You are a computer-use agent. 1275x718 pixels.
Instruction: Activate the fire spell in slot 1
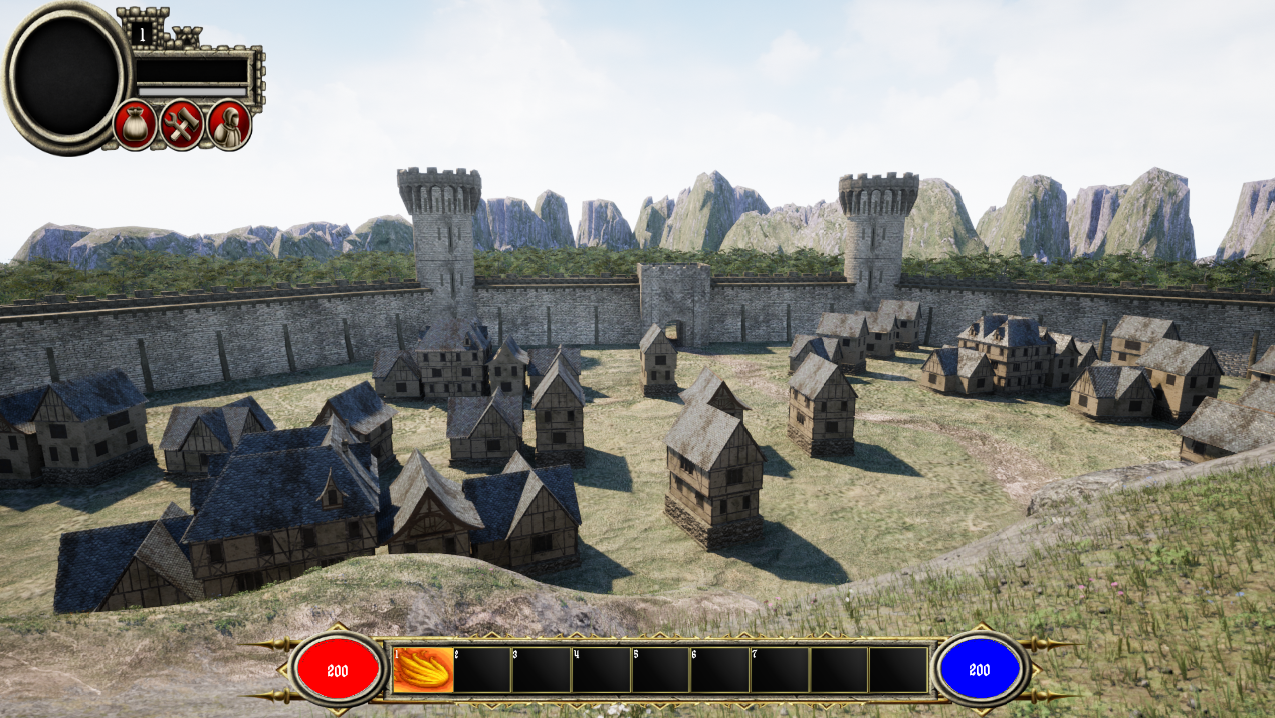pos(423,669)
